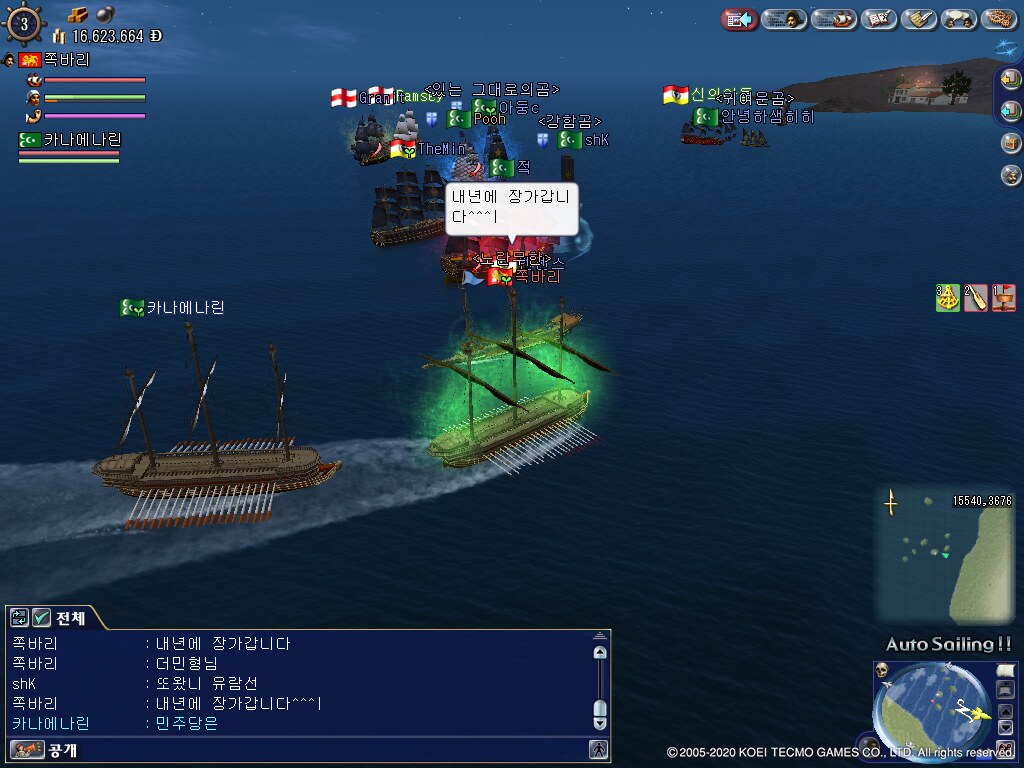
Task: Click the walking figure button in chat bar
Action: point(598,749)
